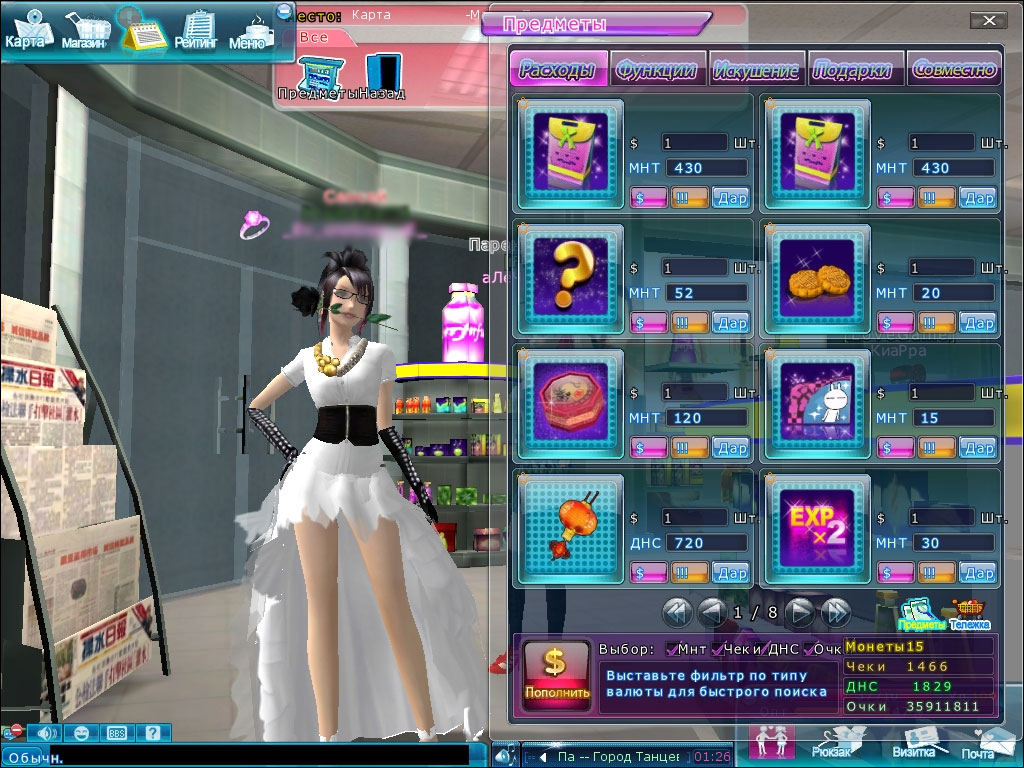Go to the next shop page
1024x768 pixels.
[799, 610]
